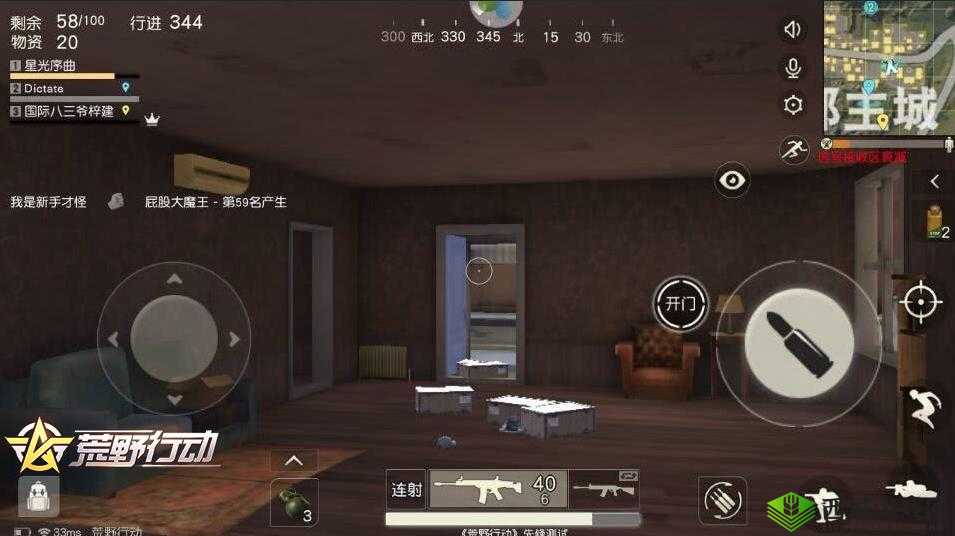Image resolution: width=955 pixels, height=536 pixels.
Task: Open the minimap
Action: [888, 68]
